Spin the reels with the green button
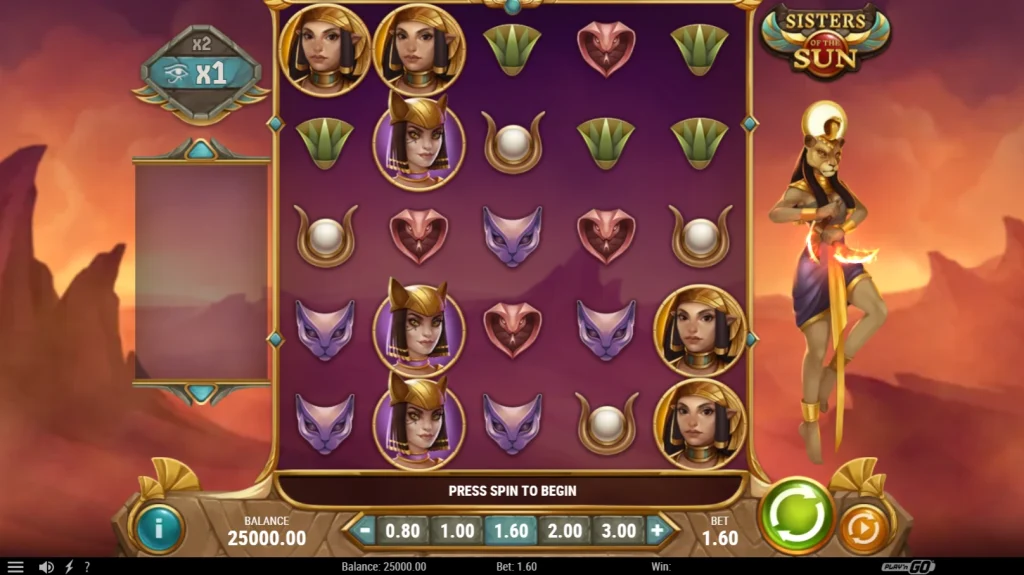Screen dimensions: 1024x575 pos(798,516)
